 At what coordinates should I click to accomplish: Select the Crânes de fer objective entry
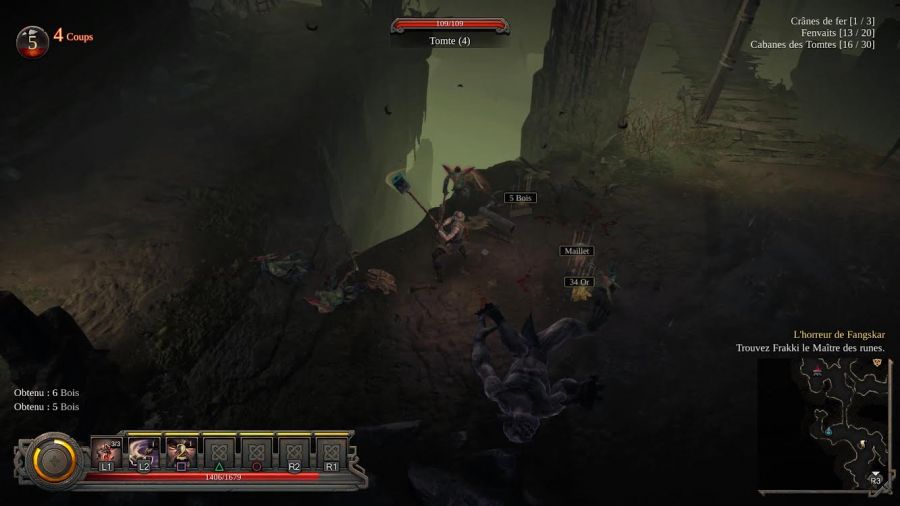pyautogui.click(x=832, y=21)
